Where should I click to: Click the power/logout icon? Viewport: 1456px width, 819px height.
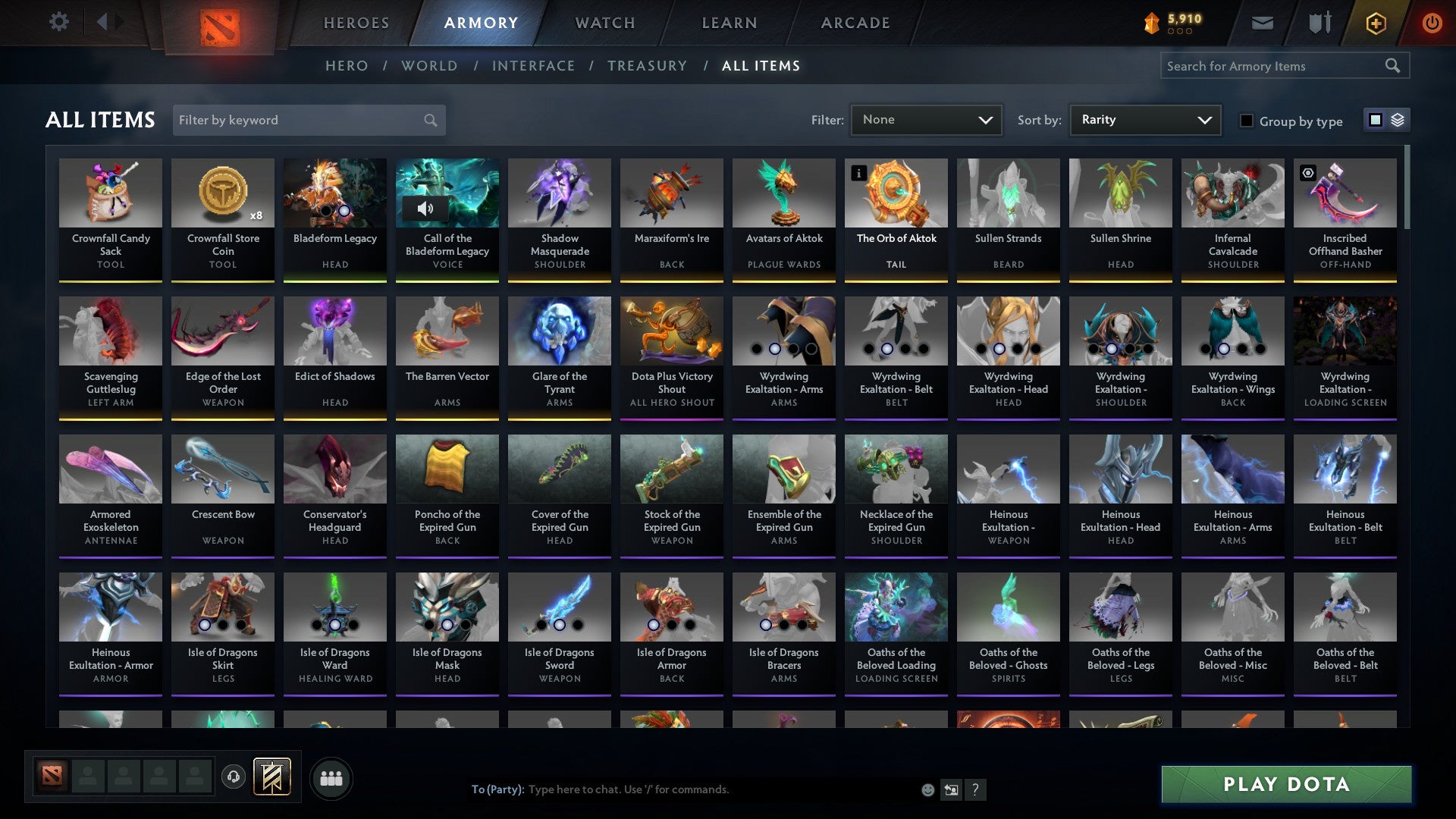pyautogui.click(x=1432, y=22)
